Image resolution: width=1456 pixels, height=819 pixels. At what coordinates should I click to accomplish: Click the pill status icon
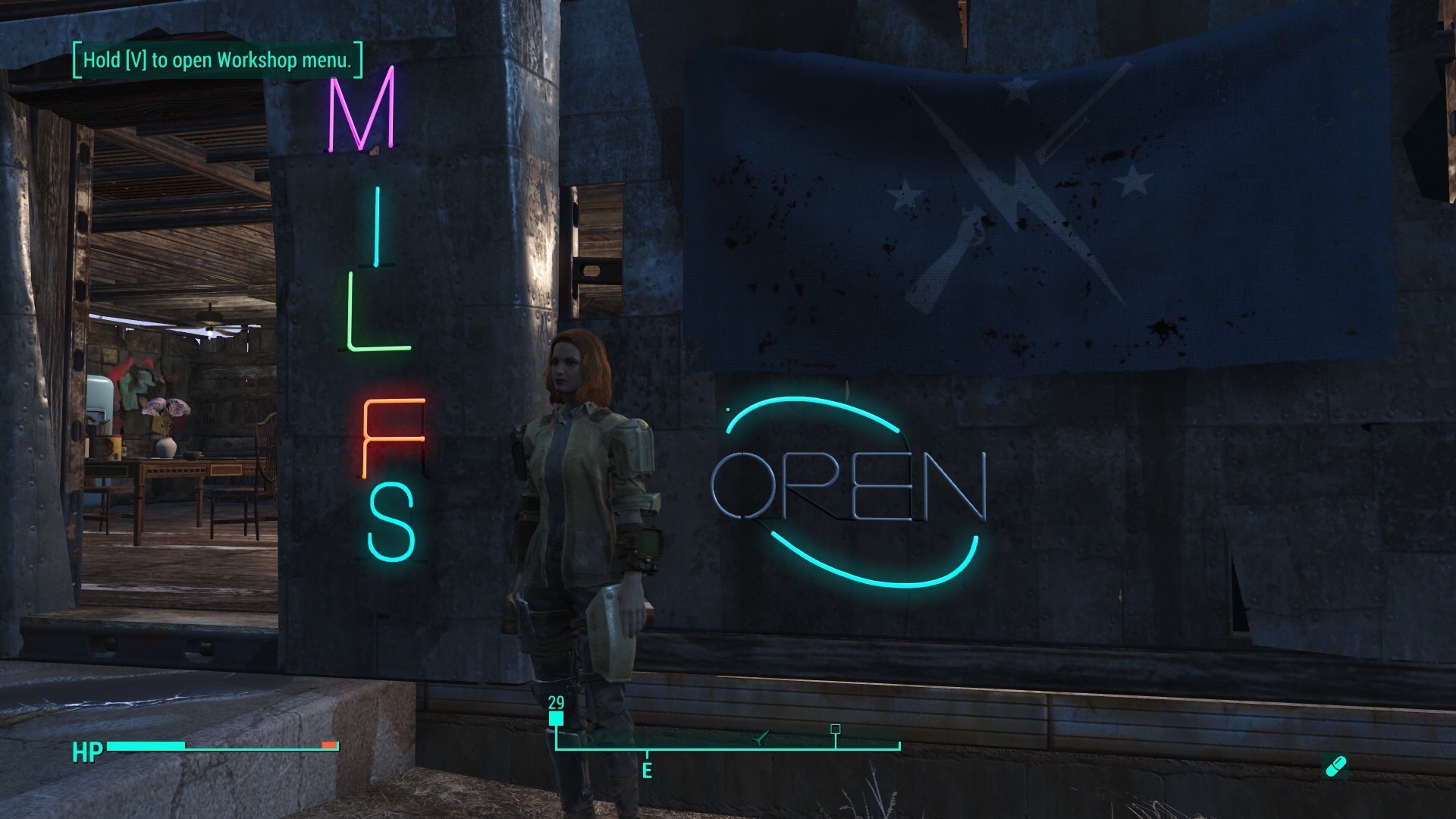click(x=1335, y=766)
